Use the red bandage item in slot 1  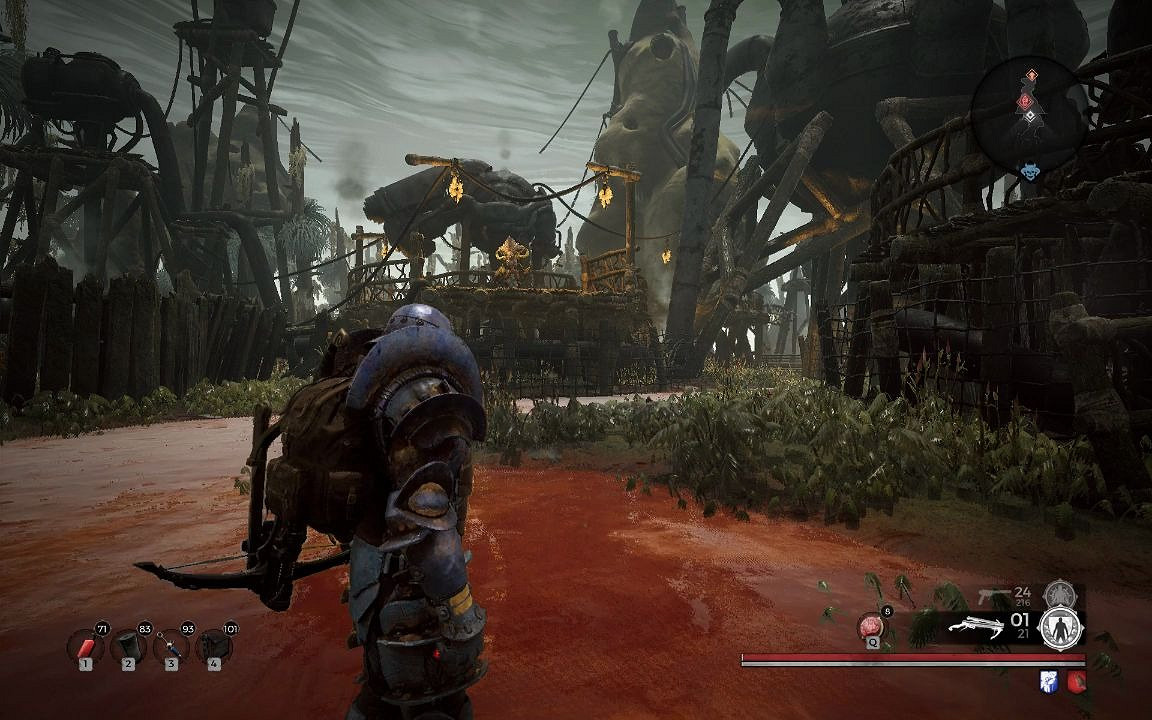click(x=86, y=646)
